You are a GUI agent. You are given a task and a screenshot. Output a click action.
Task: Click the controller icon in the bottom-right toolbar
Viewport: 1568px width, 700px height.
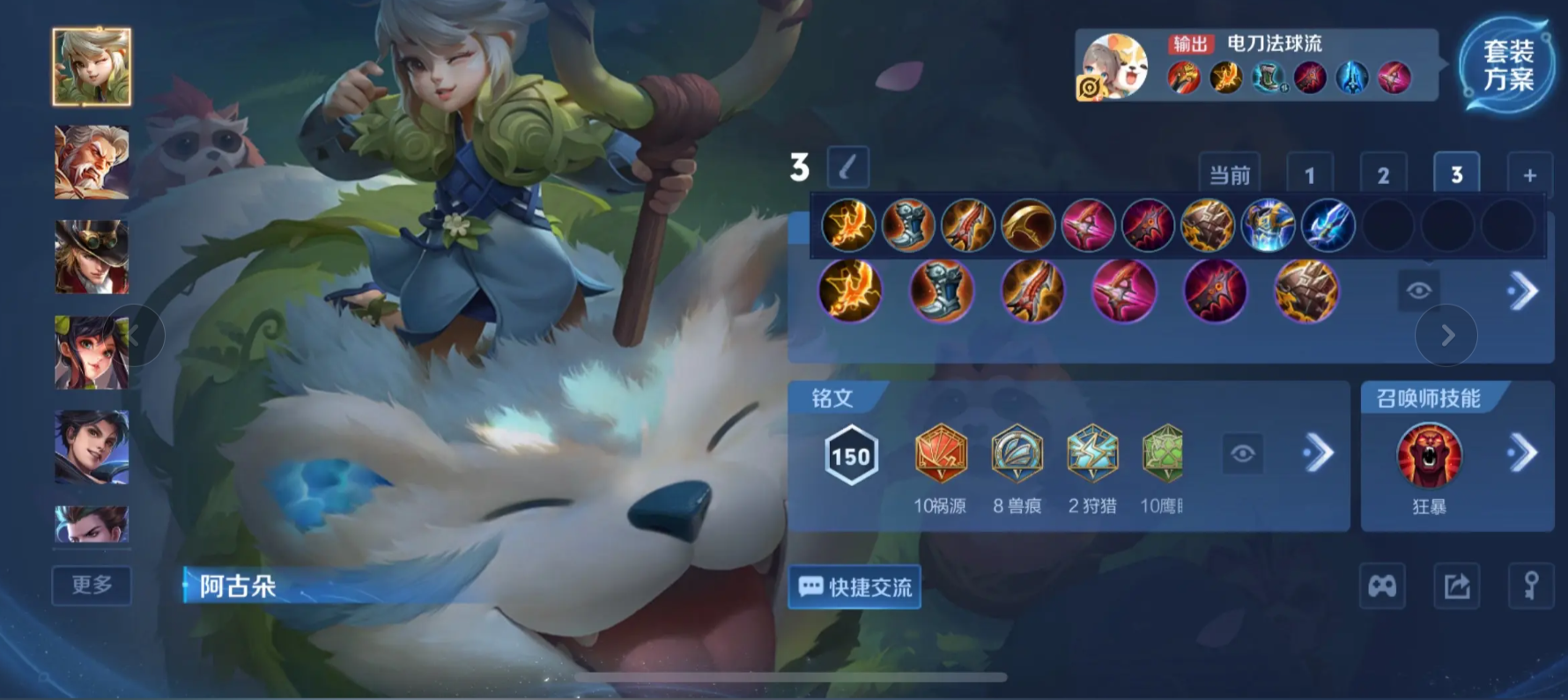[x=1381, y=586]
